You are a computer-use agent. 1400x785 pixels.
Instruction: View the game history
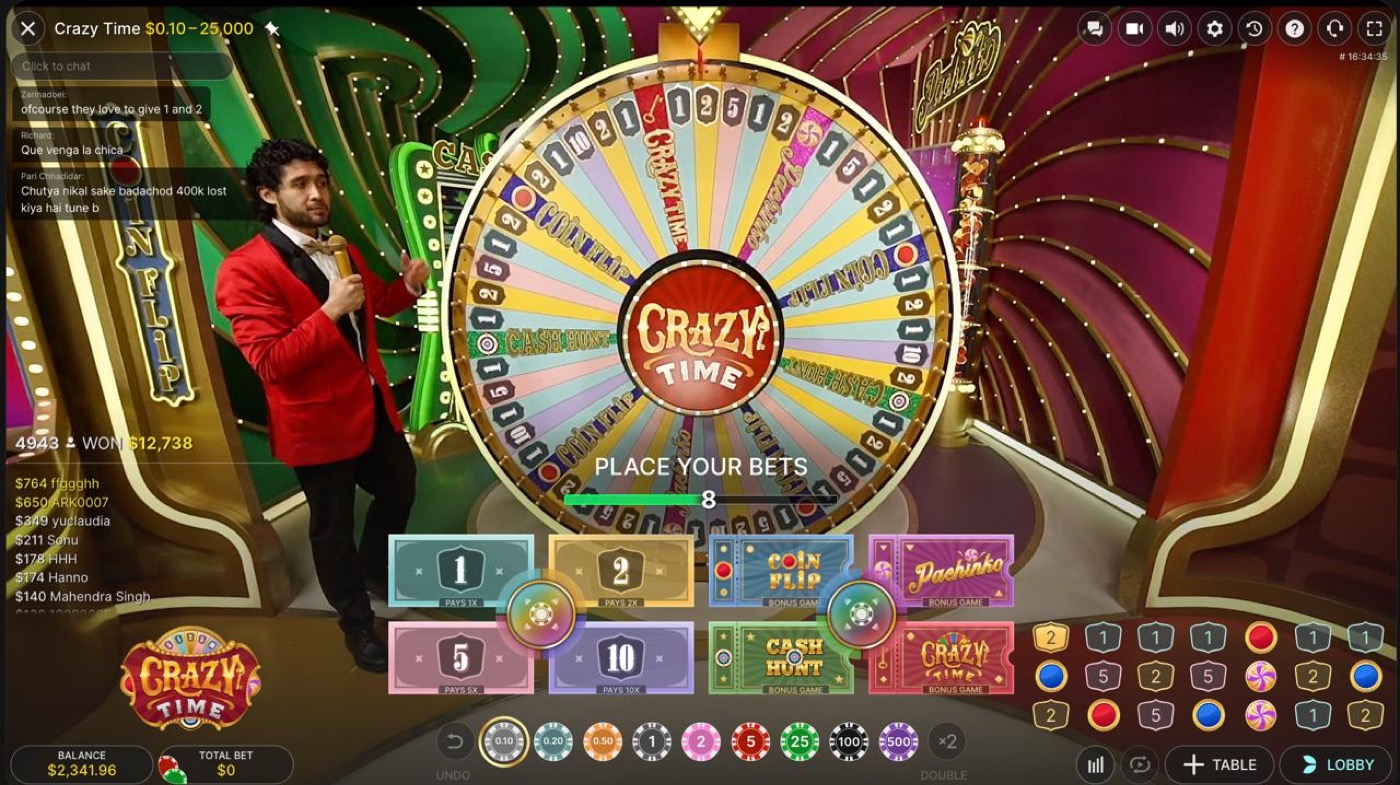click(x=1254, y=29)
